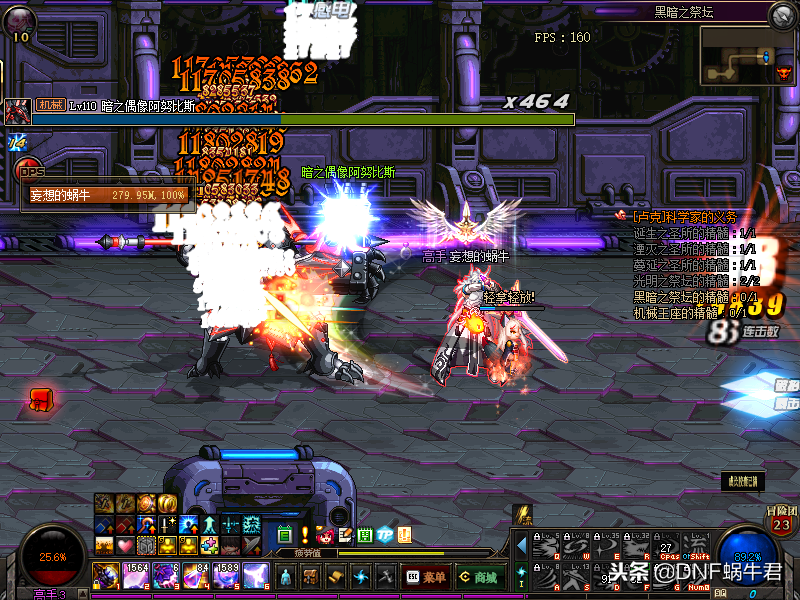Viewport: 800px width, 600px height.
Task: Click the yellow exclamation mark notification icon
Action: tap(305, 534)
